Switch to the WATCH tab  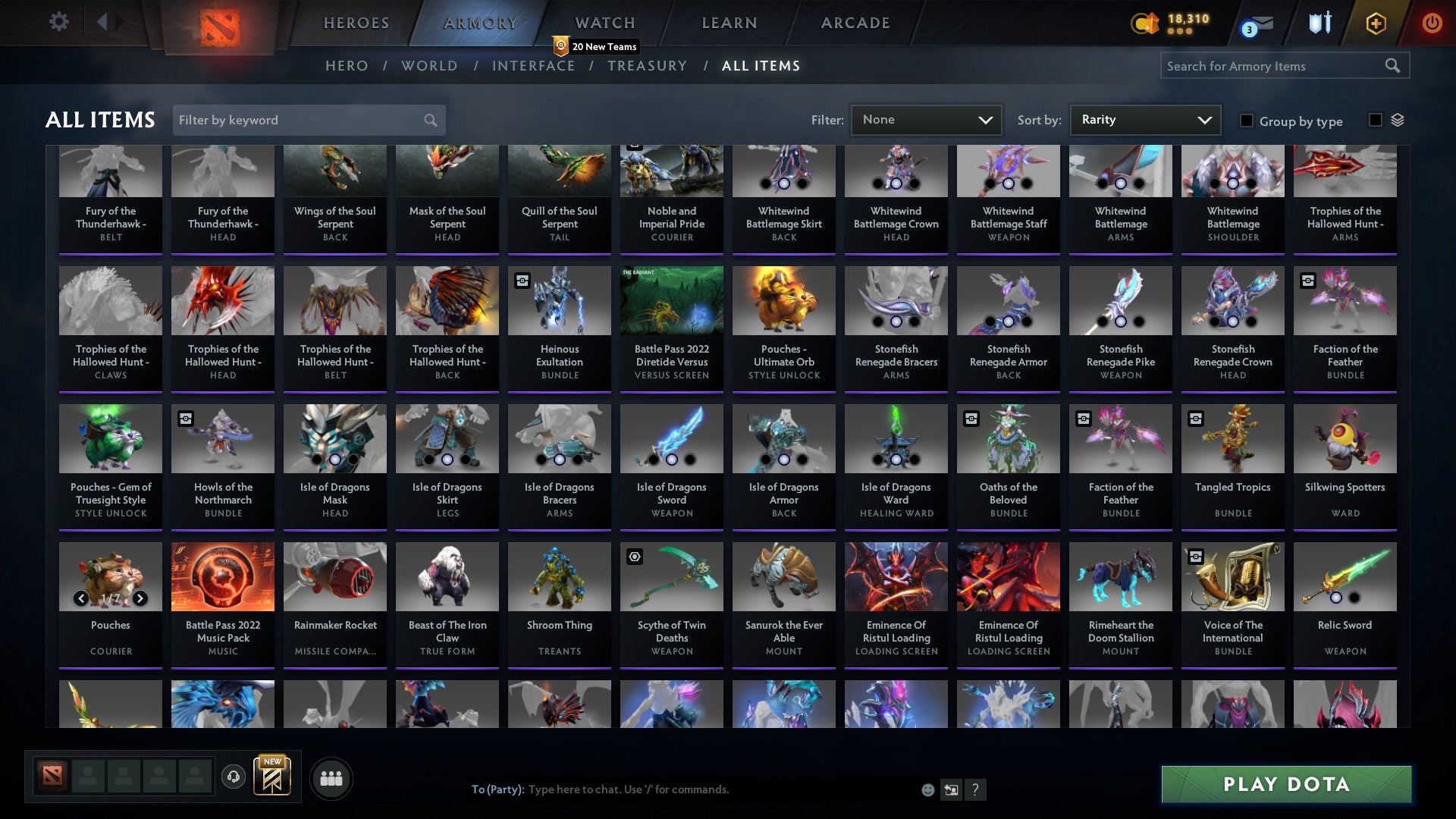[x=604, y=23]
